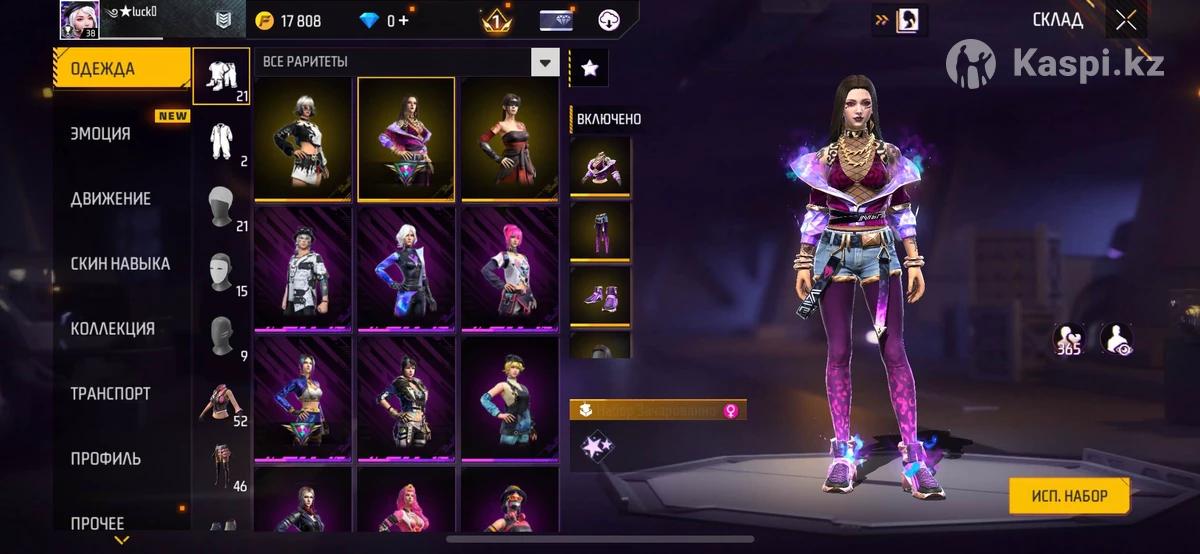
Task: Select the pink-haired girl outfit bundle
Action: [509, 267]
